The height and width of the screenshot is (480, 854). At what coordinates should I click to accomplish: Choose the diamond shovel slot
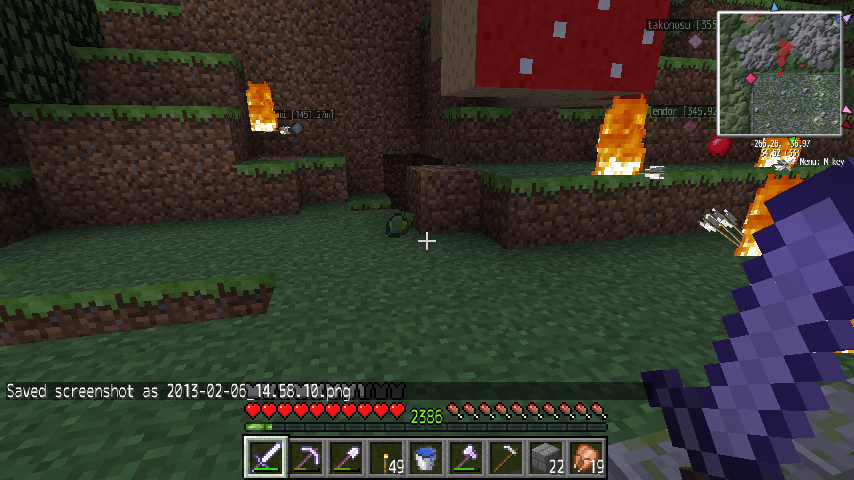(346, 458)
